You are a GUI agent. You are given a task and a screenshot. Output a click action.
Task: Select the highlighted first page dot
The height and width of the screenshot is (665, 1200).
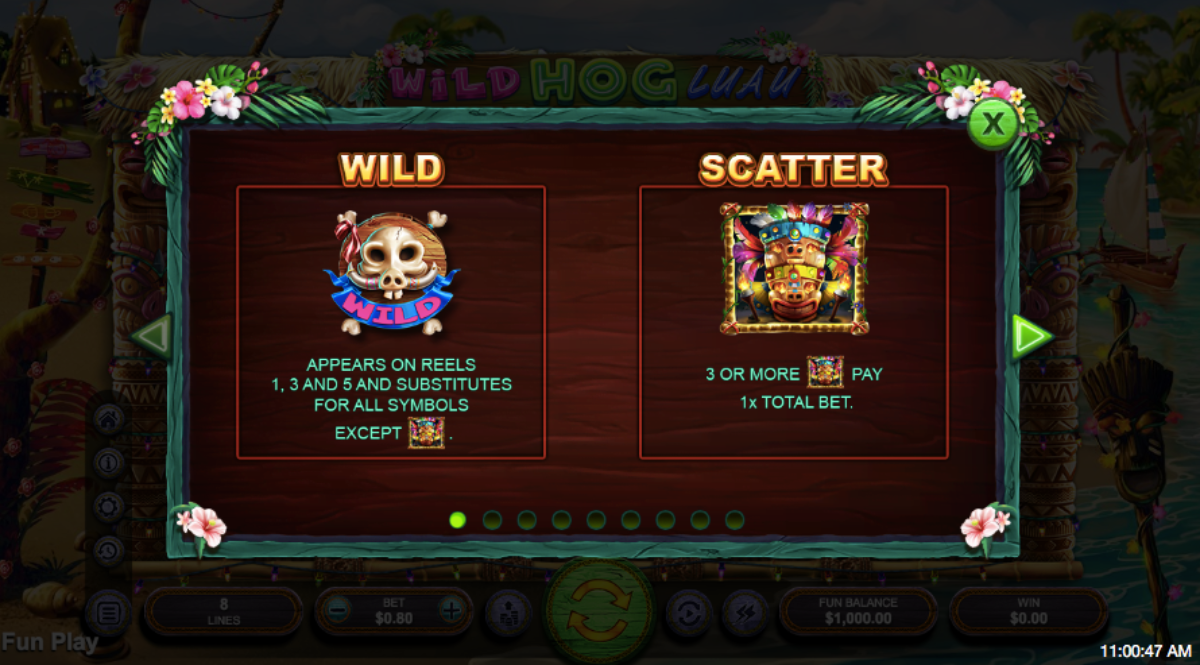pos(458,520)
